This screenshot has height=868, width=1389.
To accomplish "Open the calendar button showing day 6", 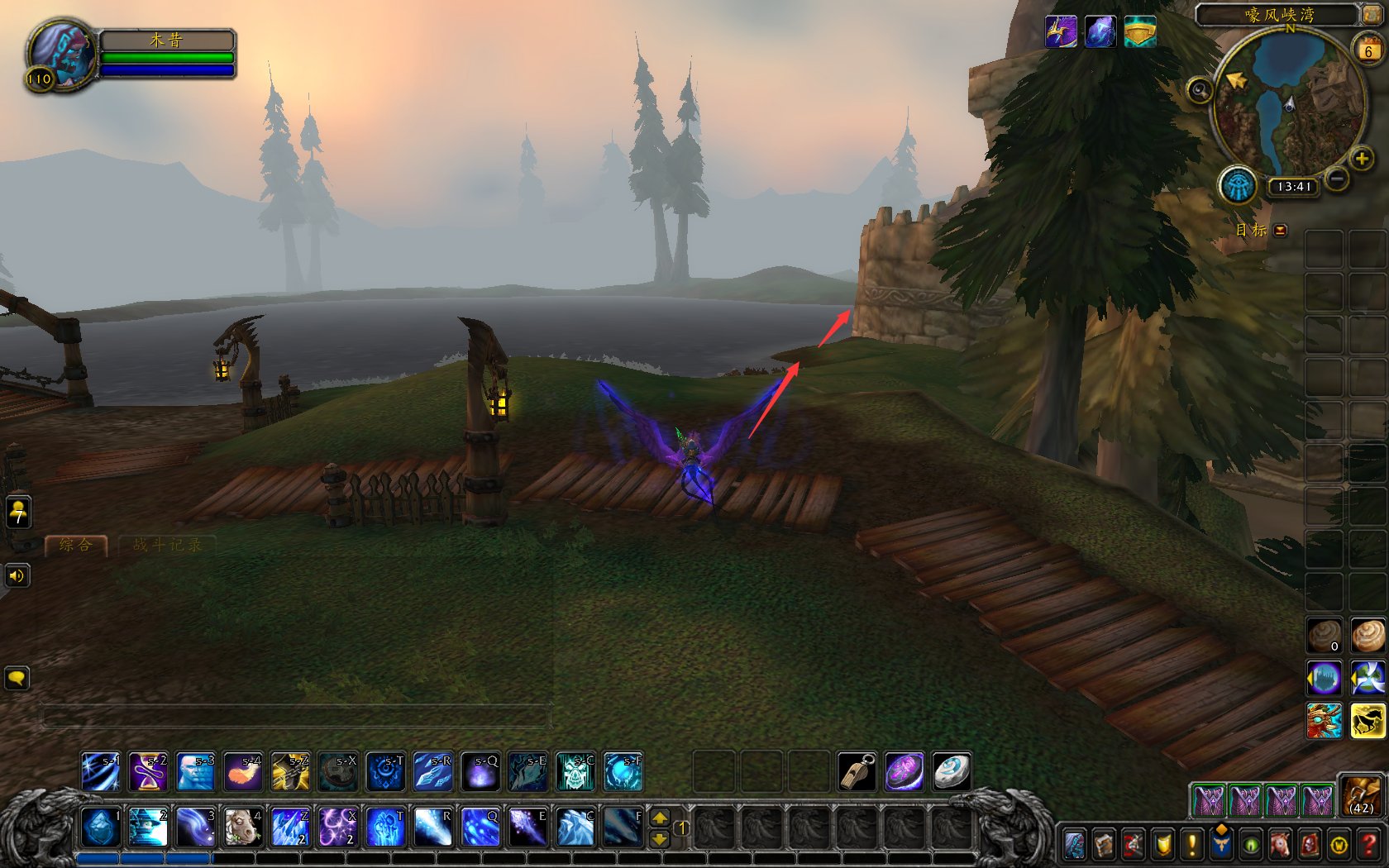I will click(1368, 50).
